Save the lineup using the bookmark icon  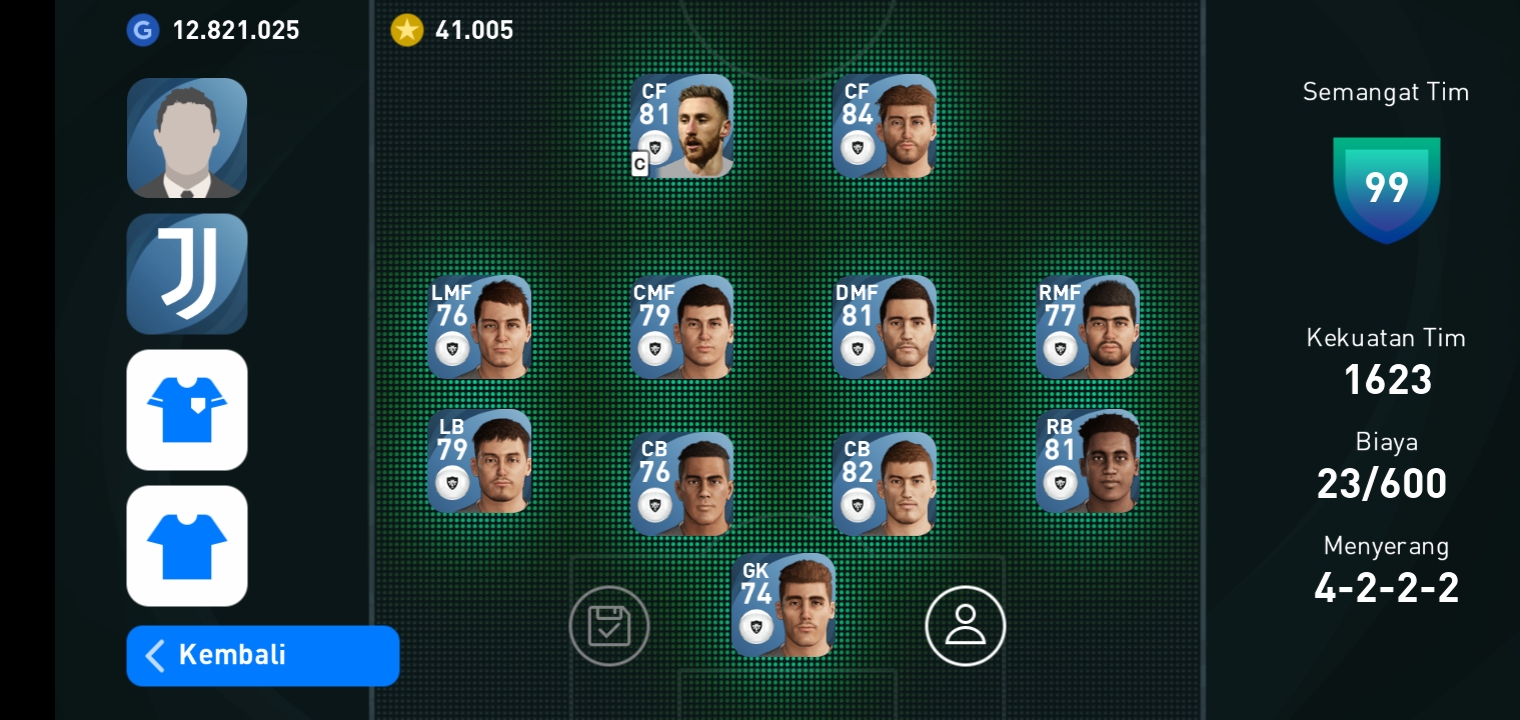click(x=609, y=625)
